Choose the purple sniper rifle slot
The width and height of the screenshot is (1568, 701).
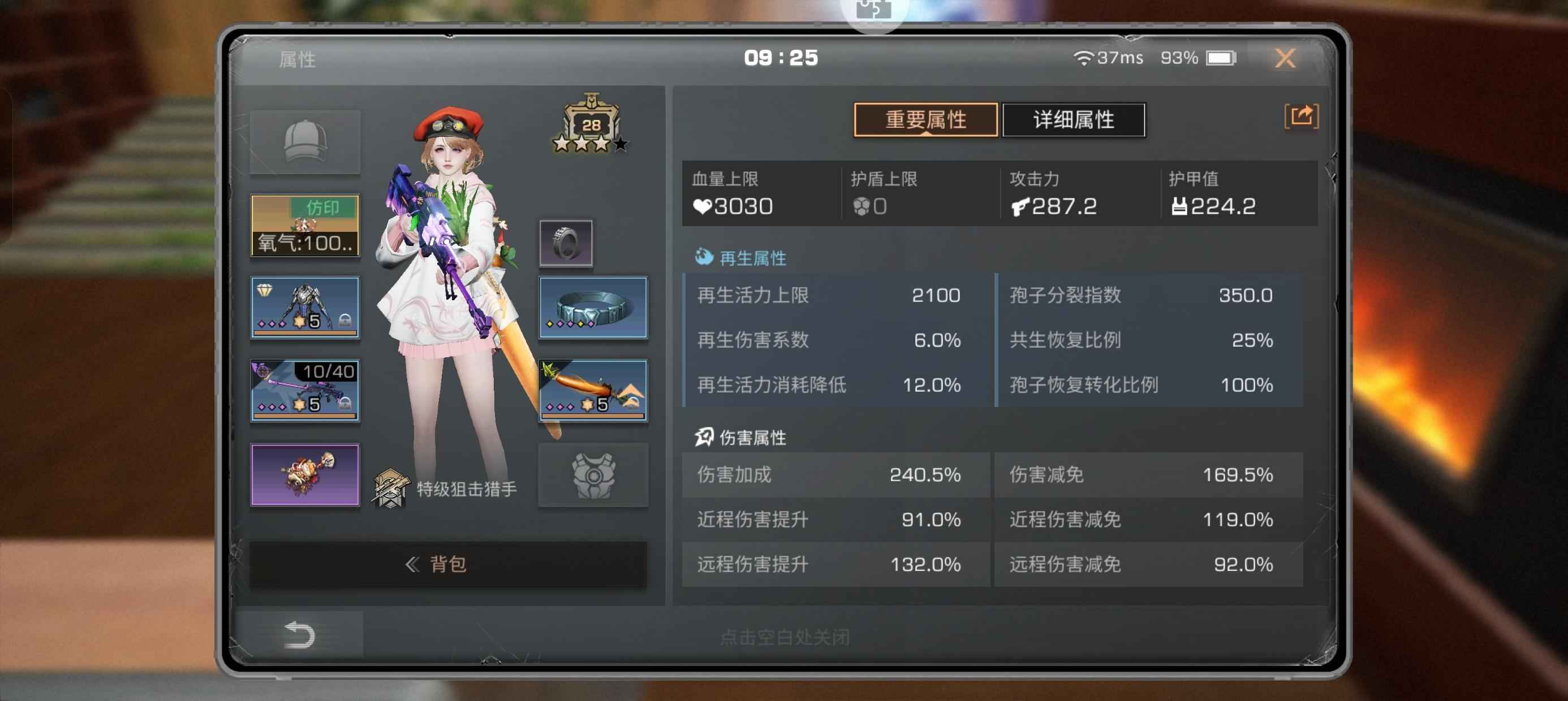(x=305, y=390)
